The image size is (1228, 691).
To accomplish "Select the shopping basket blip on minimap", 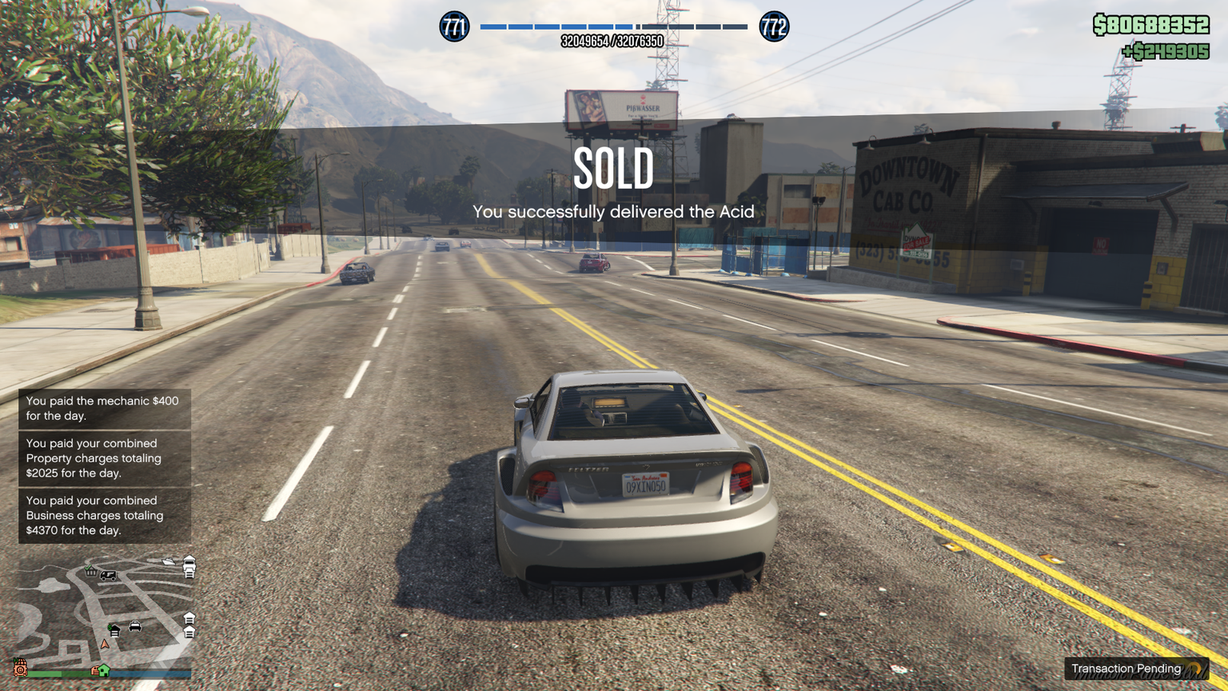I will [90, 571].
